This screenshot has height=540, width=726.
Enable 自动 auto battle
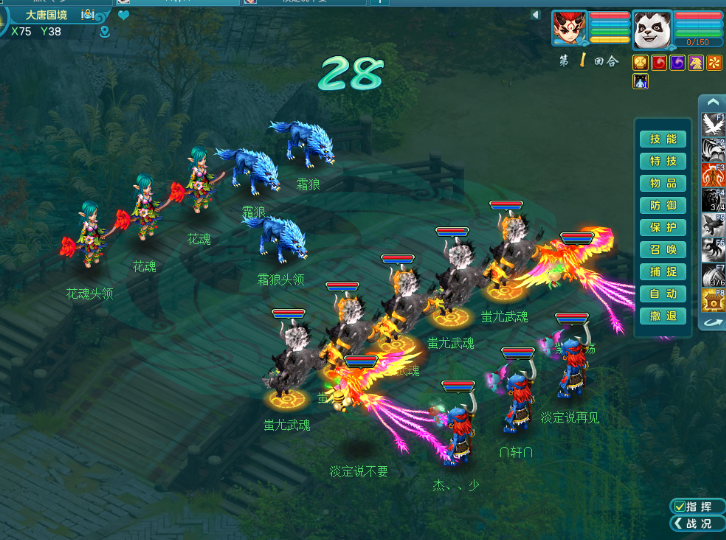click(x=662, y=293)
